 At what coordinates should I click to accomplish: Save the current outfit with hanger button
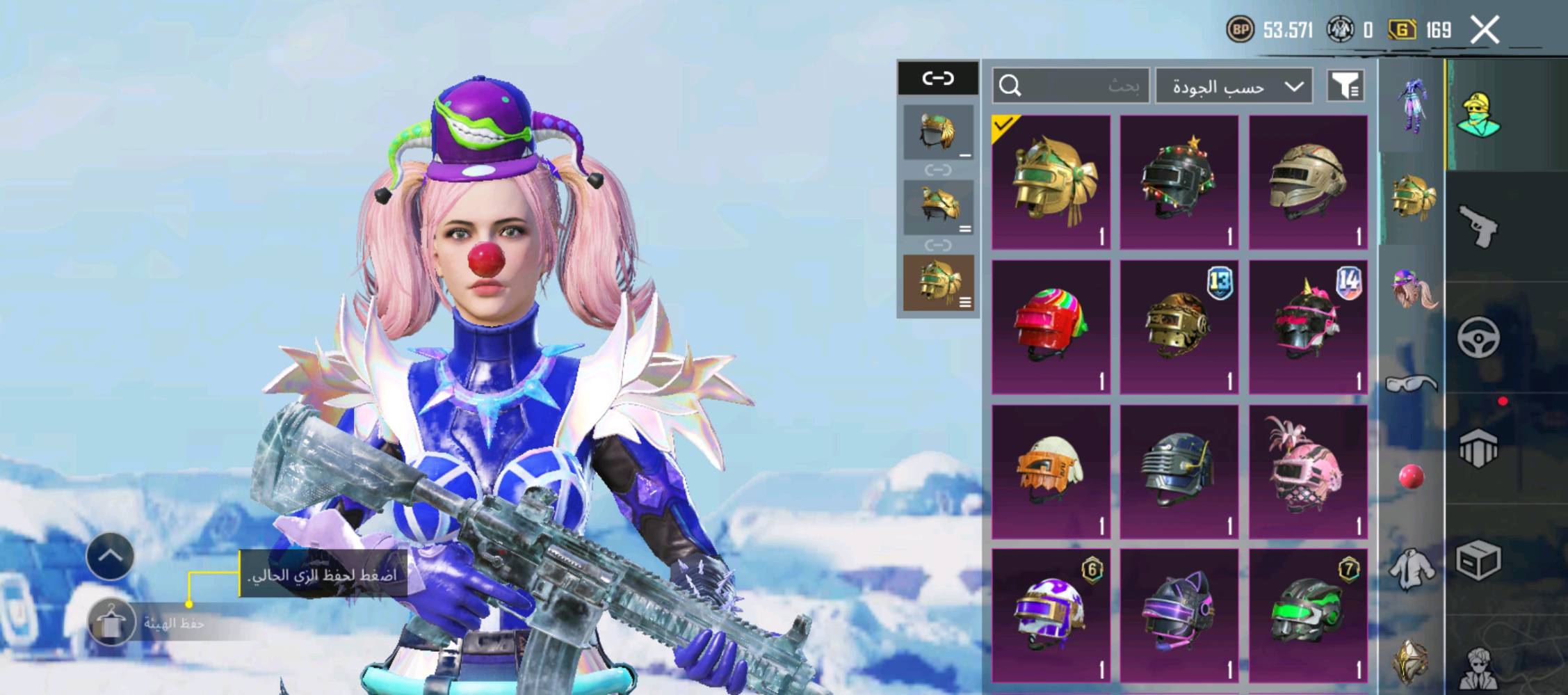pyautogui.click(x=111, y=622)
